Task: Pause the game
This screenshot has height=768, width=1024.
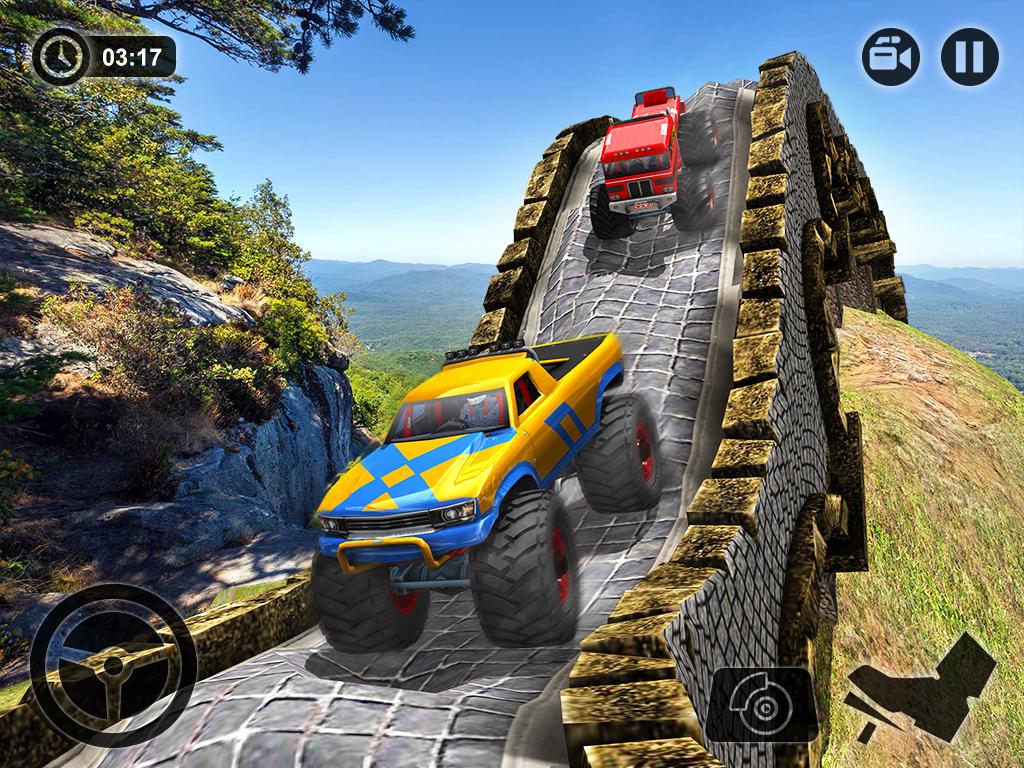Action: tap(969, 56)
